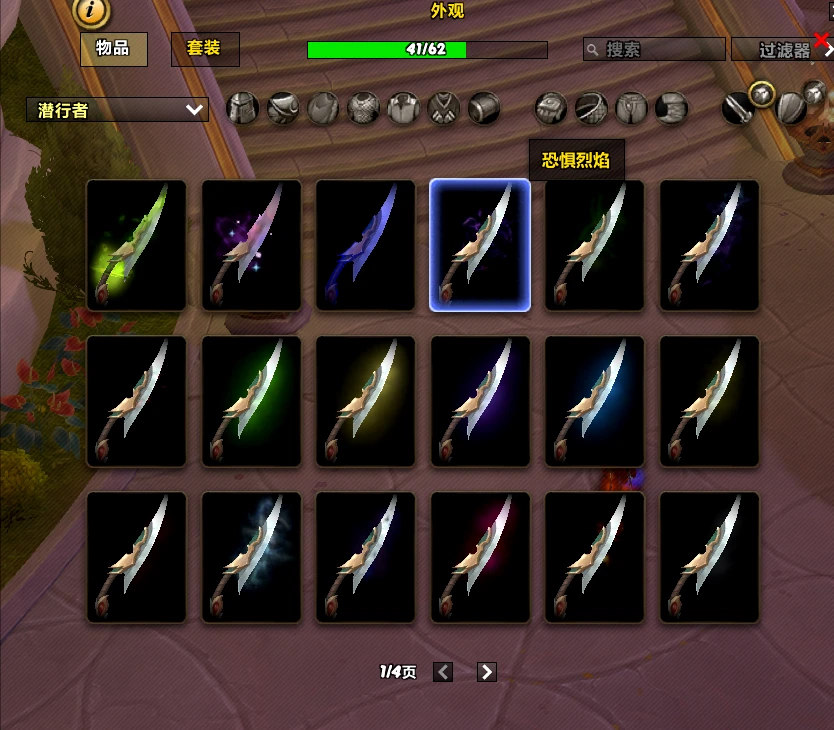This screenshot has width=834, height=730.
Task: Open the 潜行者 class dropdown
Action: [117, 110]
